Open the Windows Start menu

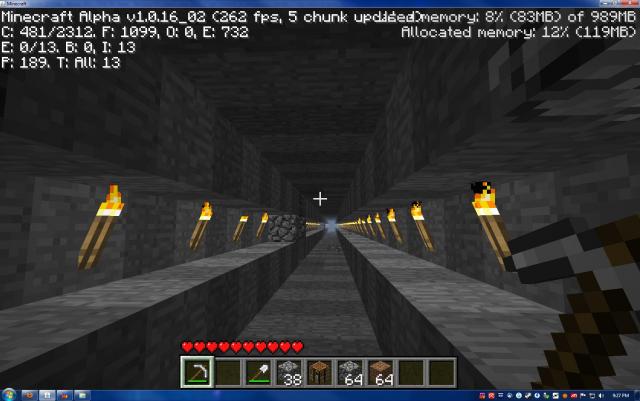[x=10, y=394]
